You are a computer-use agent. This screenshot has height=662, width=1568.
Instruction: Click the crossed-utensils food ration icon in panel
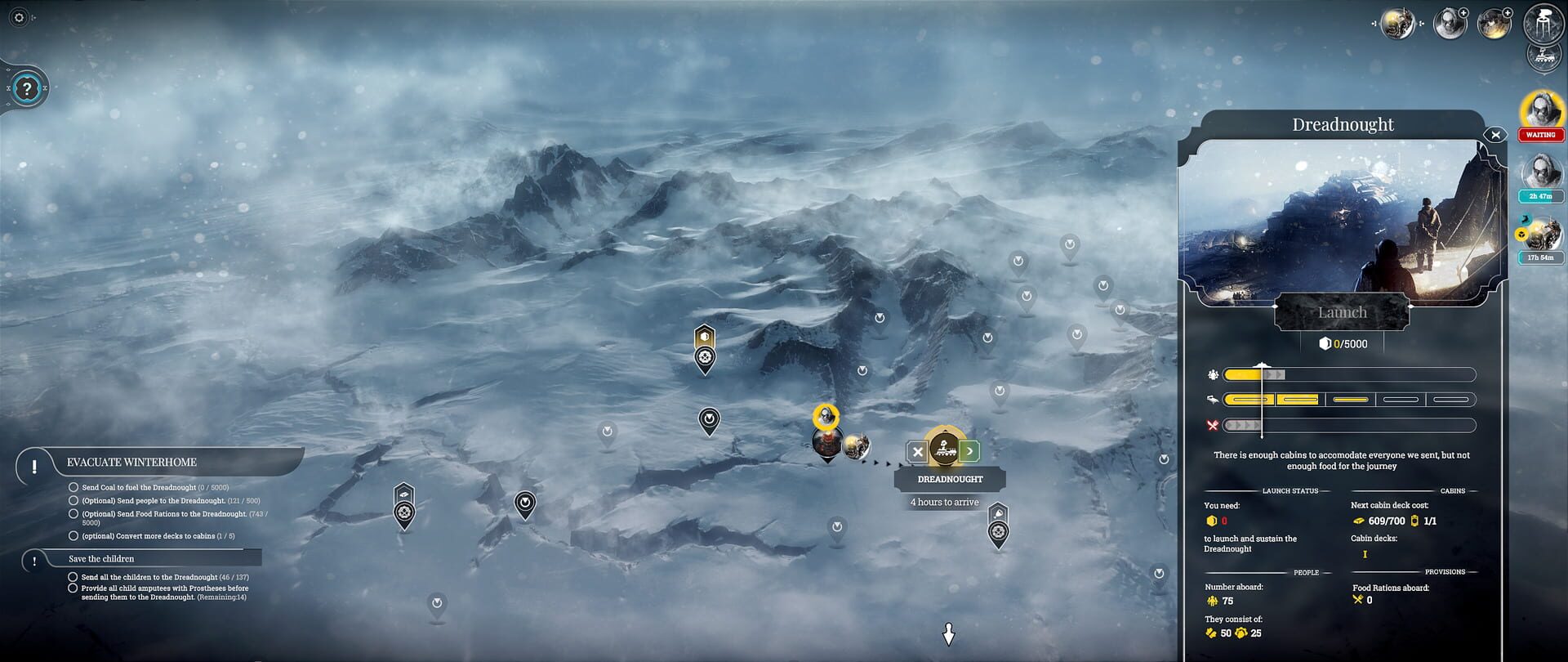click(x=1212, y=425)
